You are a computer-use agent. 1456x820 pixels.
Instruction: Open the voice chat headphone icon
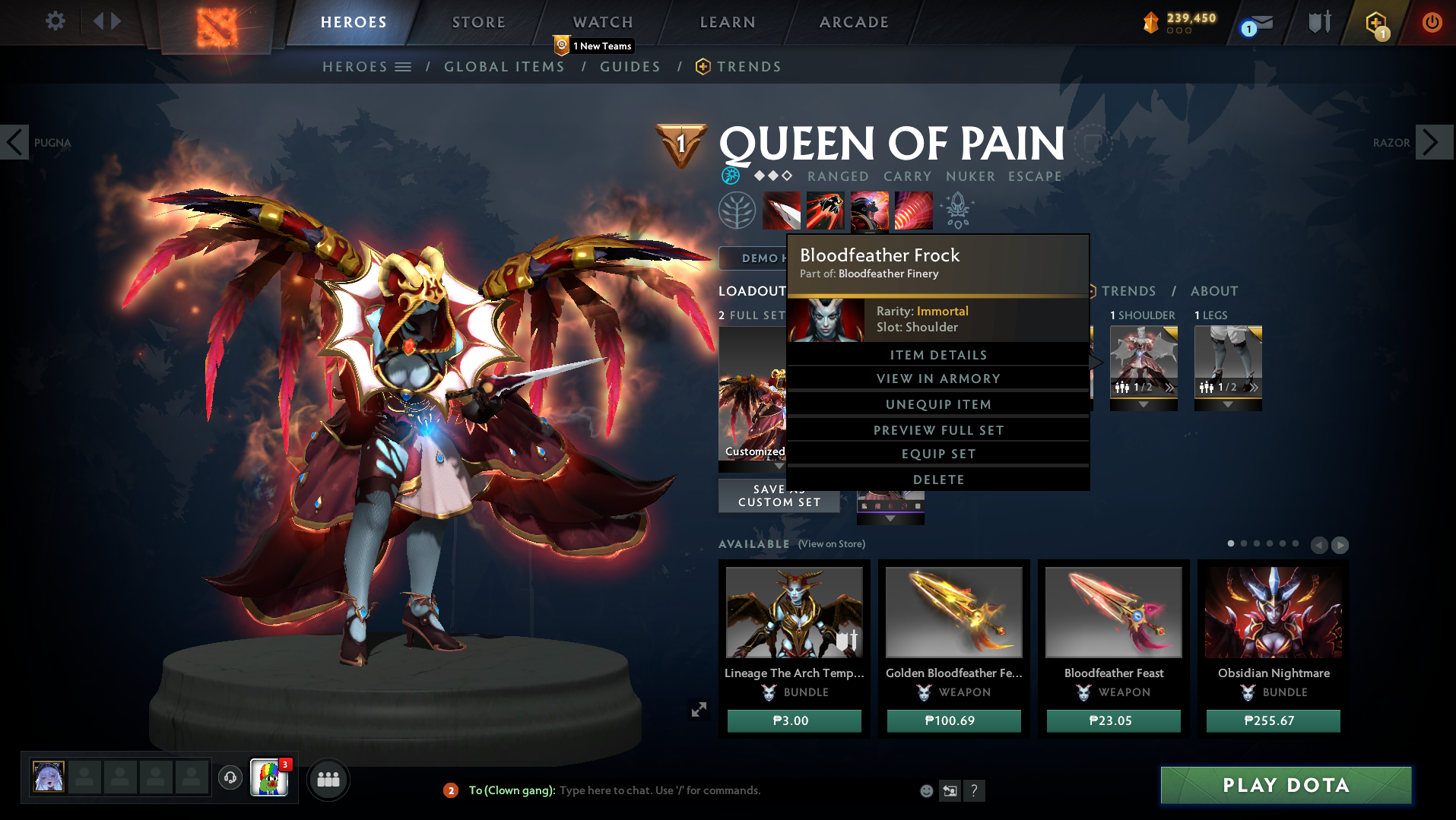pyautogui.click(x=230, y=778)
